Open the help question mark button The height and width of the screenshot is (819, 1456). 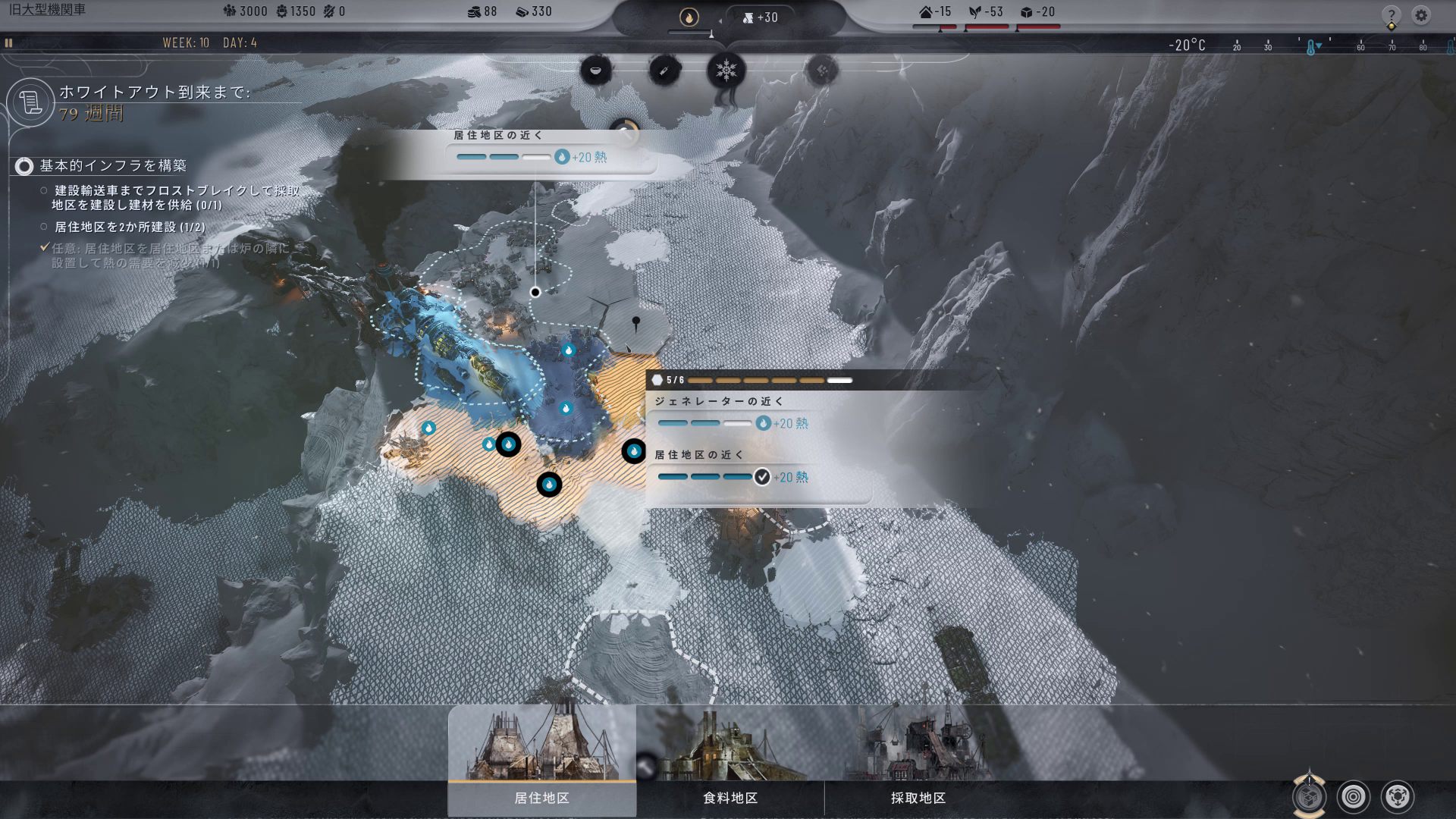(x=1391, y=15)
